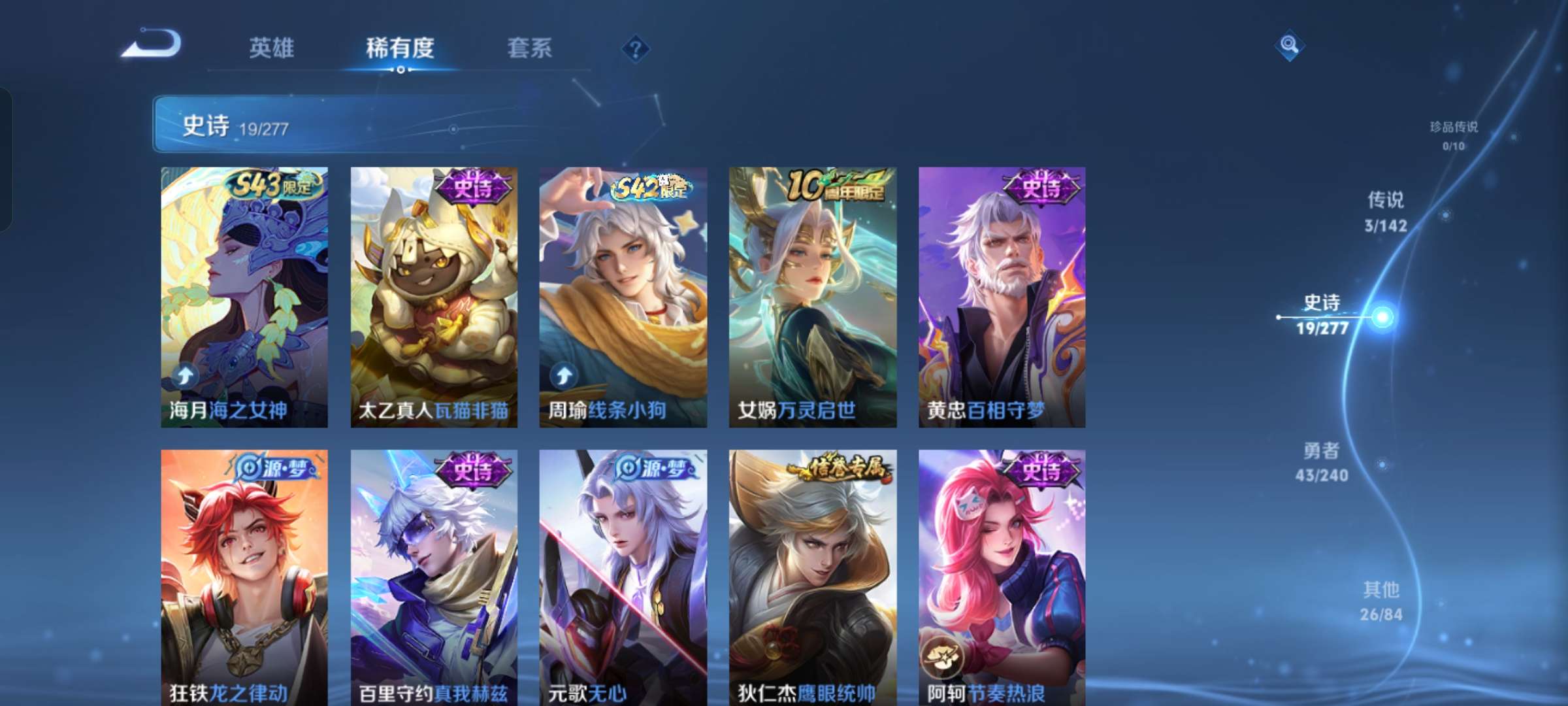This screenshot has height=706, width=1568.
Task: Open the help question mark icon
Action: (x=635, y=49)
